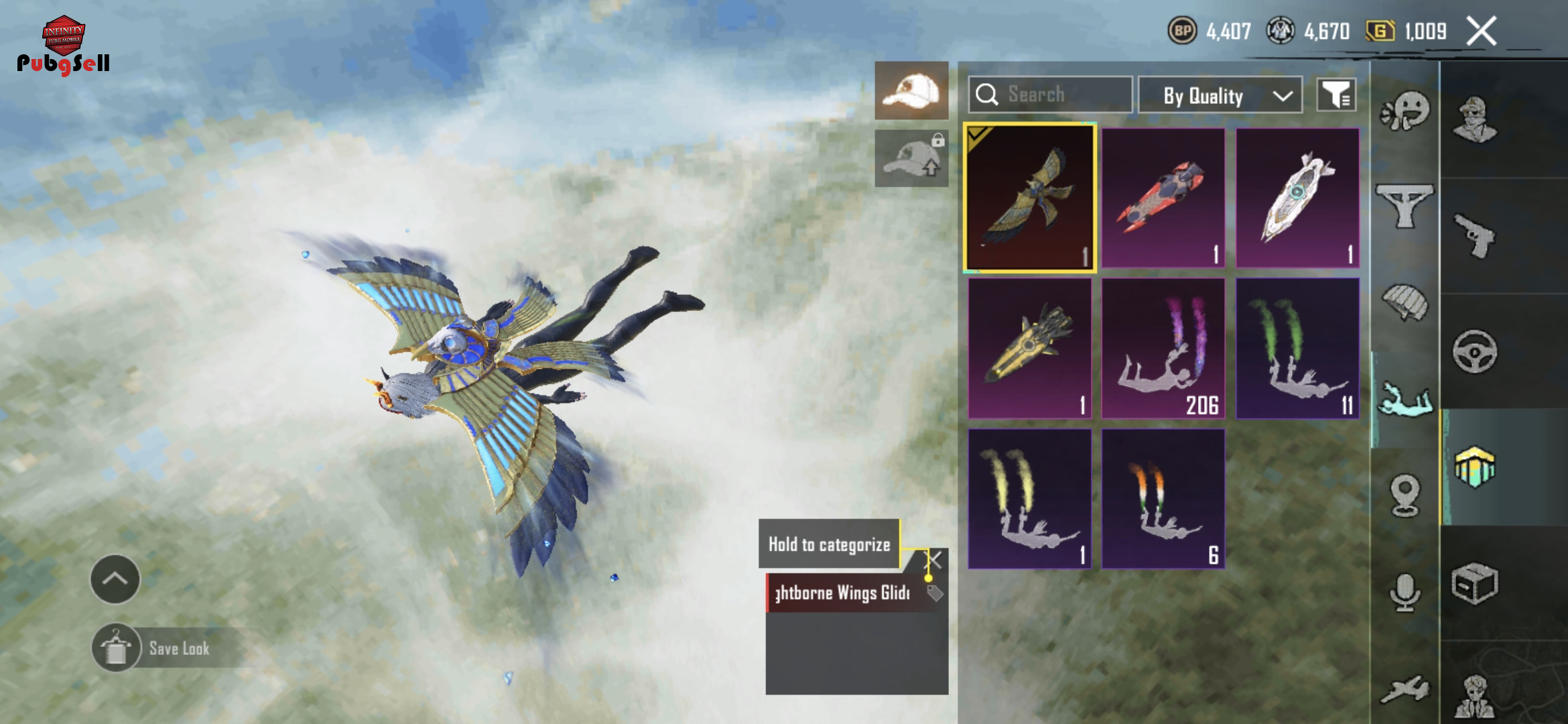
Task: Choose the green smoke trail item
Action: point(1297,349)
